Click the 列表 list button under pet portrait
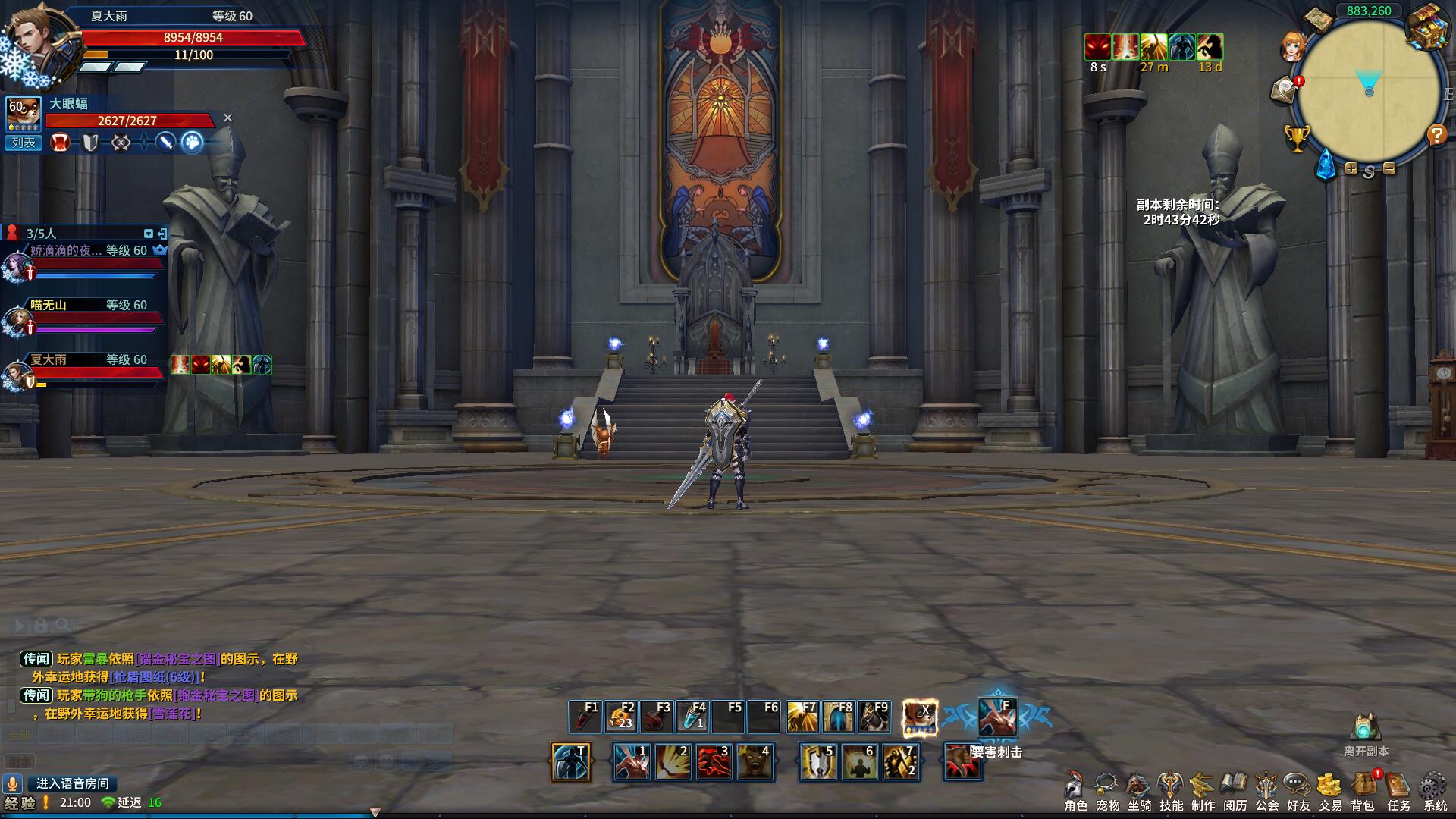 click(x=24, y=143)
